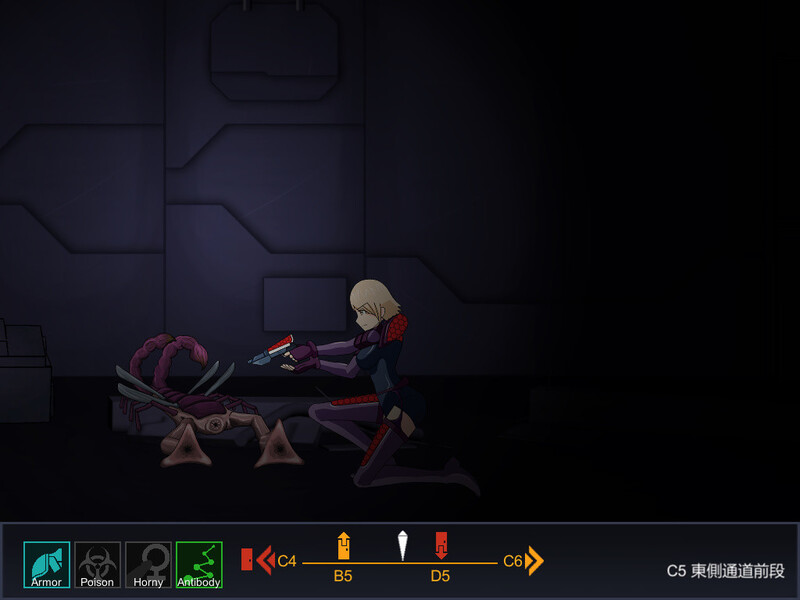
Task: Select the Armor status icon
Action: (x=47, y=564)
